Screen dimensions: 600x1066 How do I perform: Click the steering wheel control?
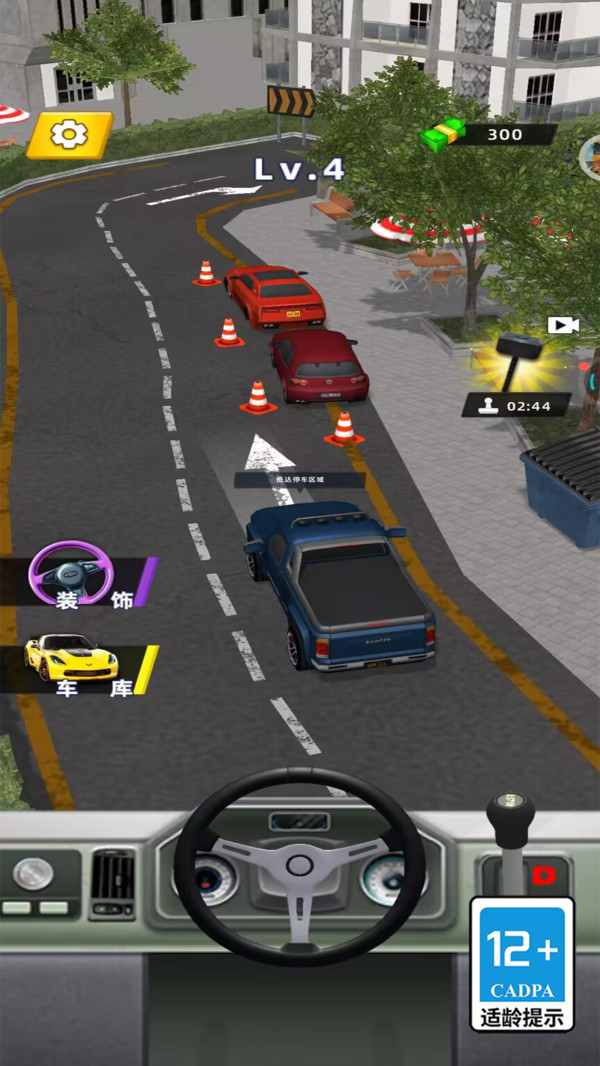click(x=299, y=866)
